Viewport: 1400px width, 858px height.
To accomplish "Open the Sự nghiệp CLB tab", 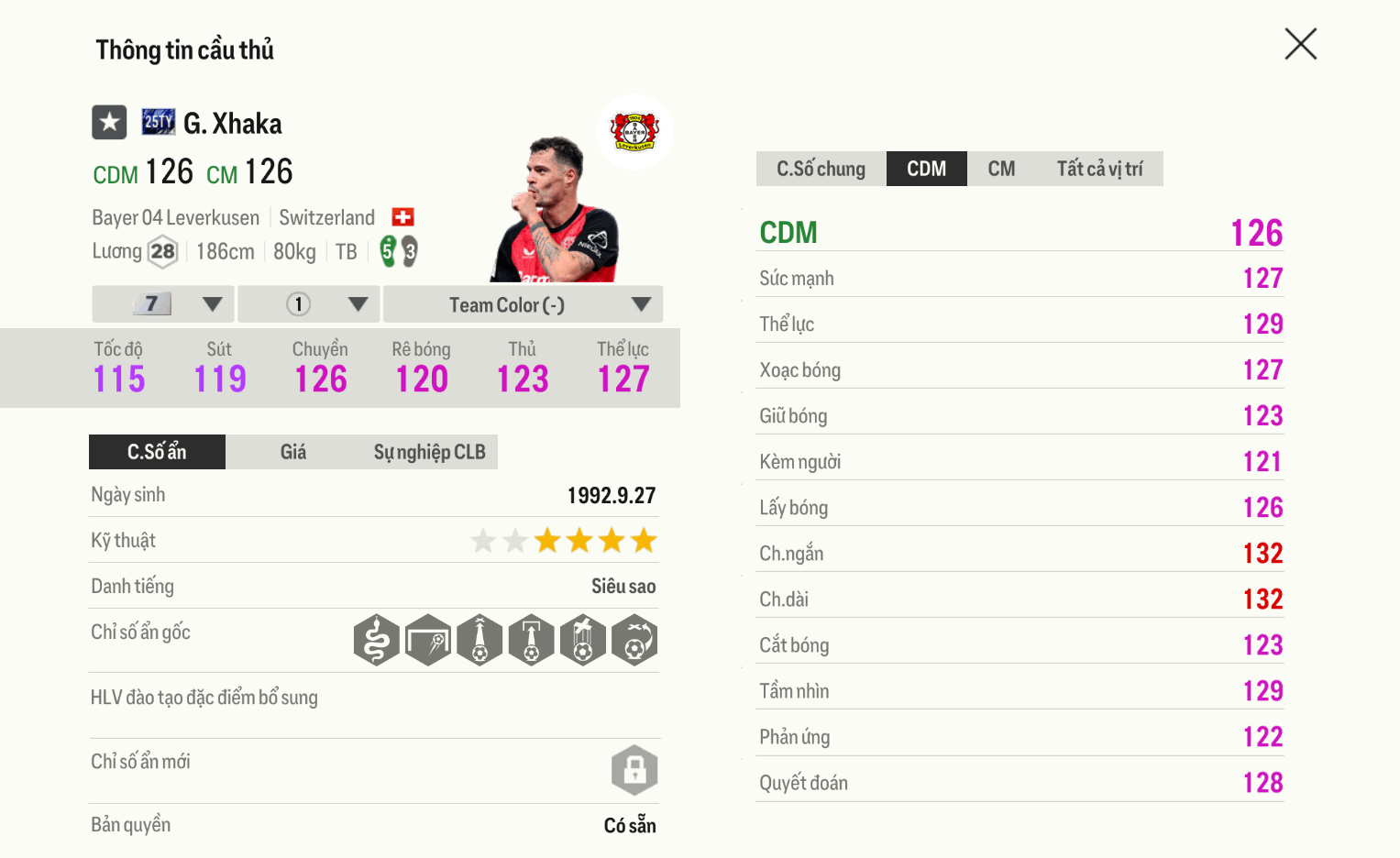I will (x=430, y=451).
